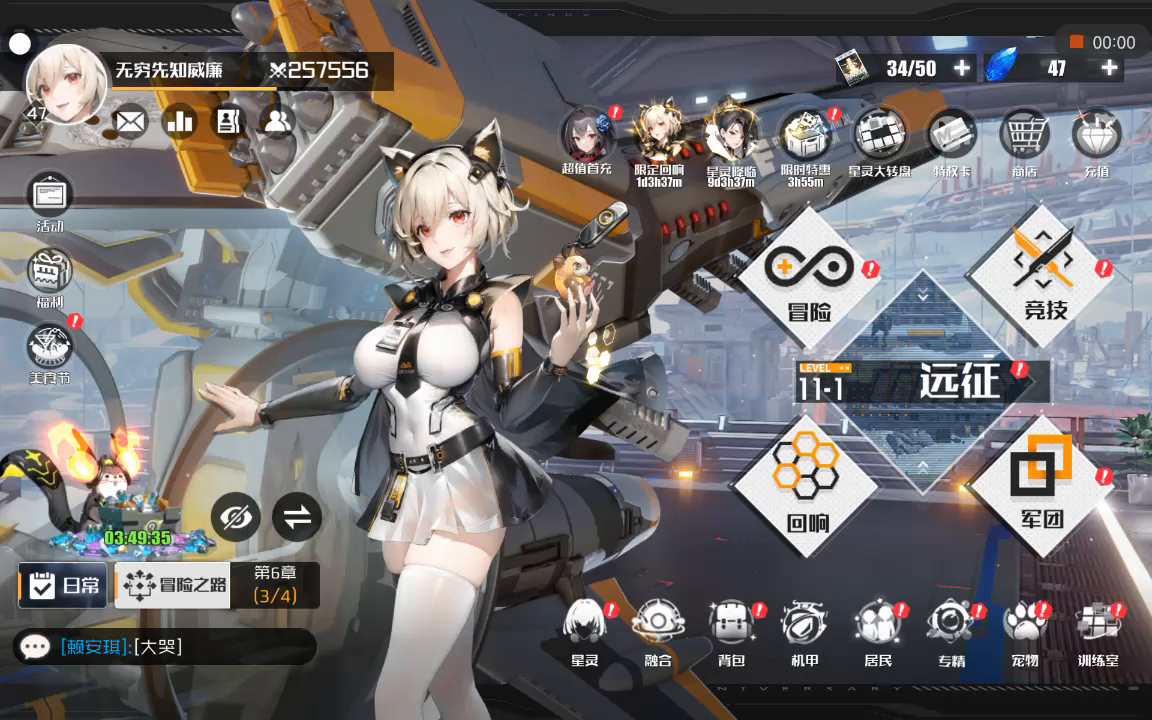Add more blue crystals with the plus button

coord(1109,68)
